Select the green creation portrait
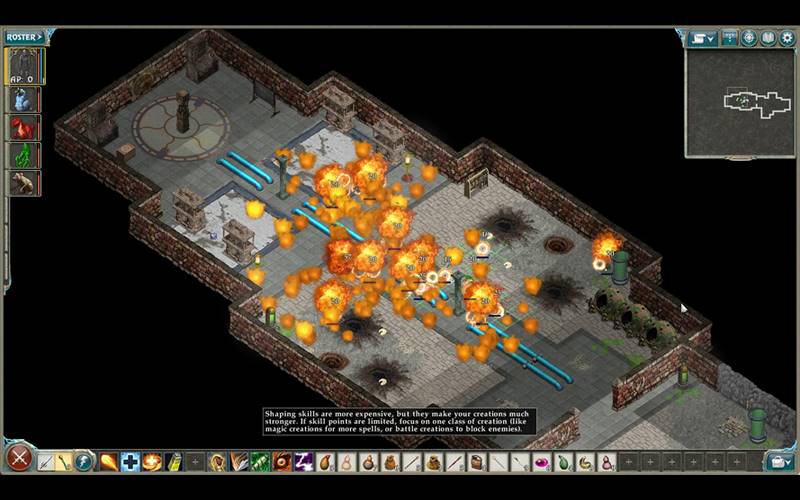Screen dimensions: 800x500 24,156
